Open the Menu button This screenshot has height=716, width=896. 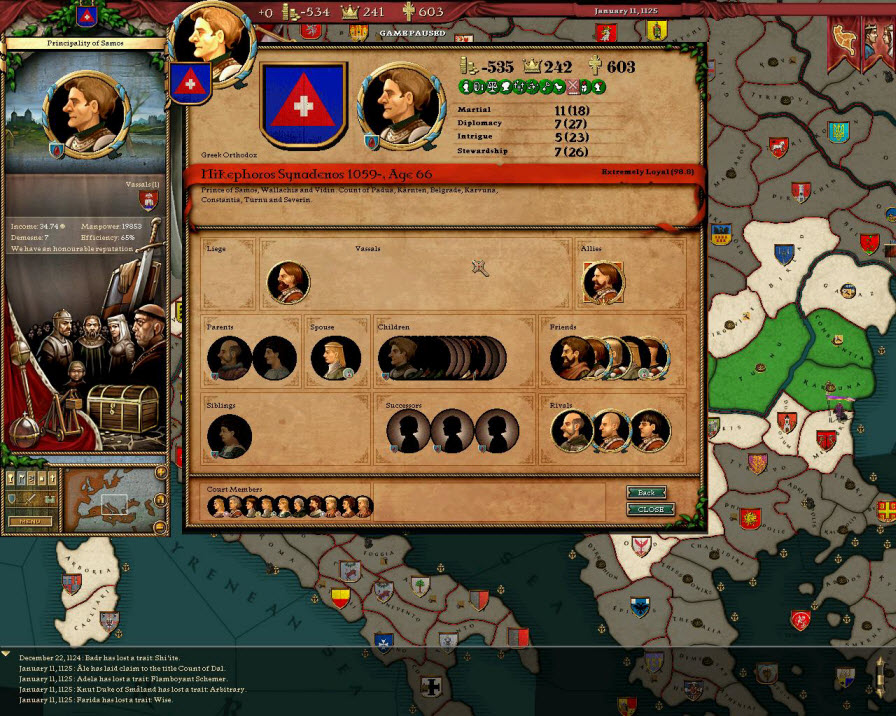click(x=30, y=520)
